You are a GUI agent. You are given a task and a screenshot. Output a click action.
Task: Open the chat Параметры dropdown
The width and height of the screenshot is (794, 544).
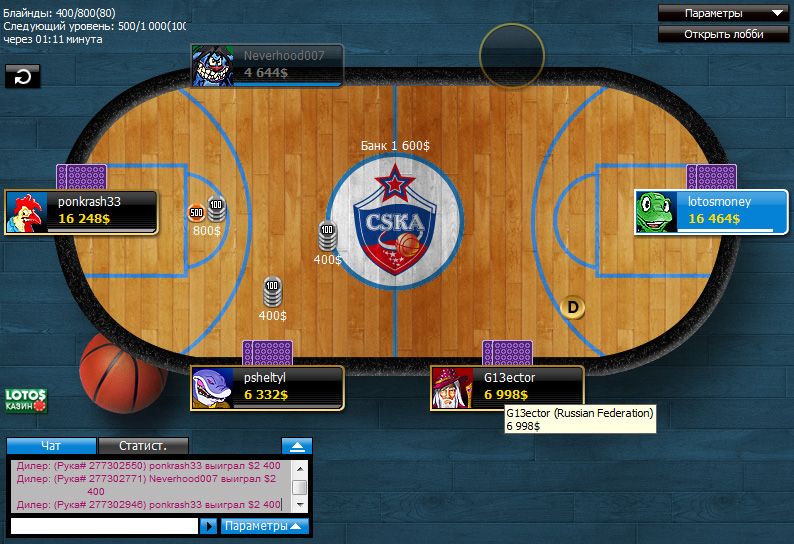(x=264, y=525)
